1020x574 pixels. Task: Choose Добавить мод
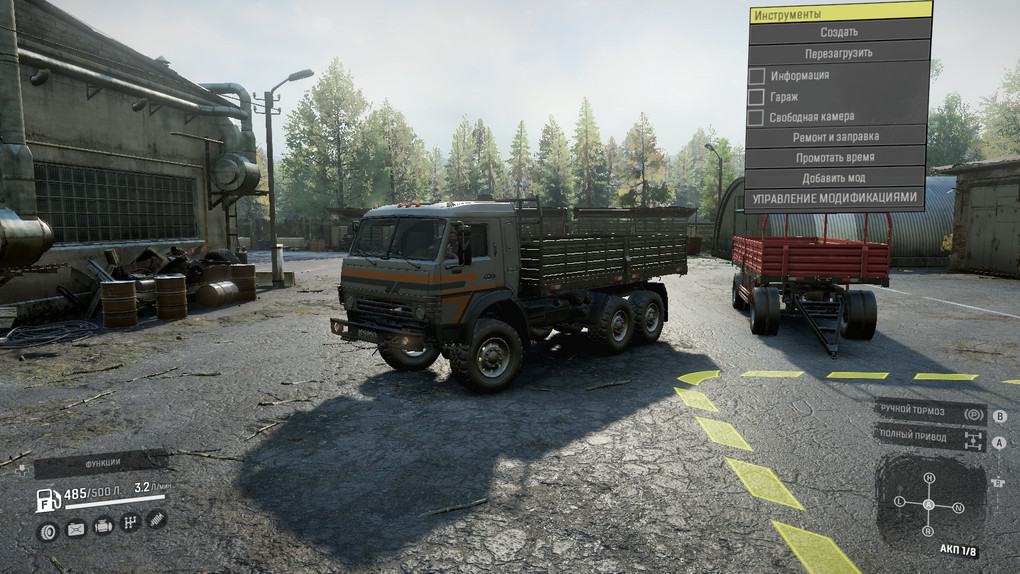[x=836, y=178]
